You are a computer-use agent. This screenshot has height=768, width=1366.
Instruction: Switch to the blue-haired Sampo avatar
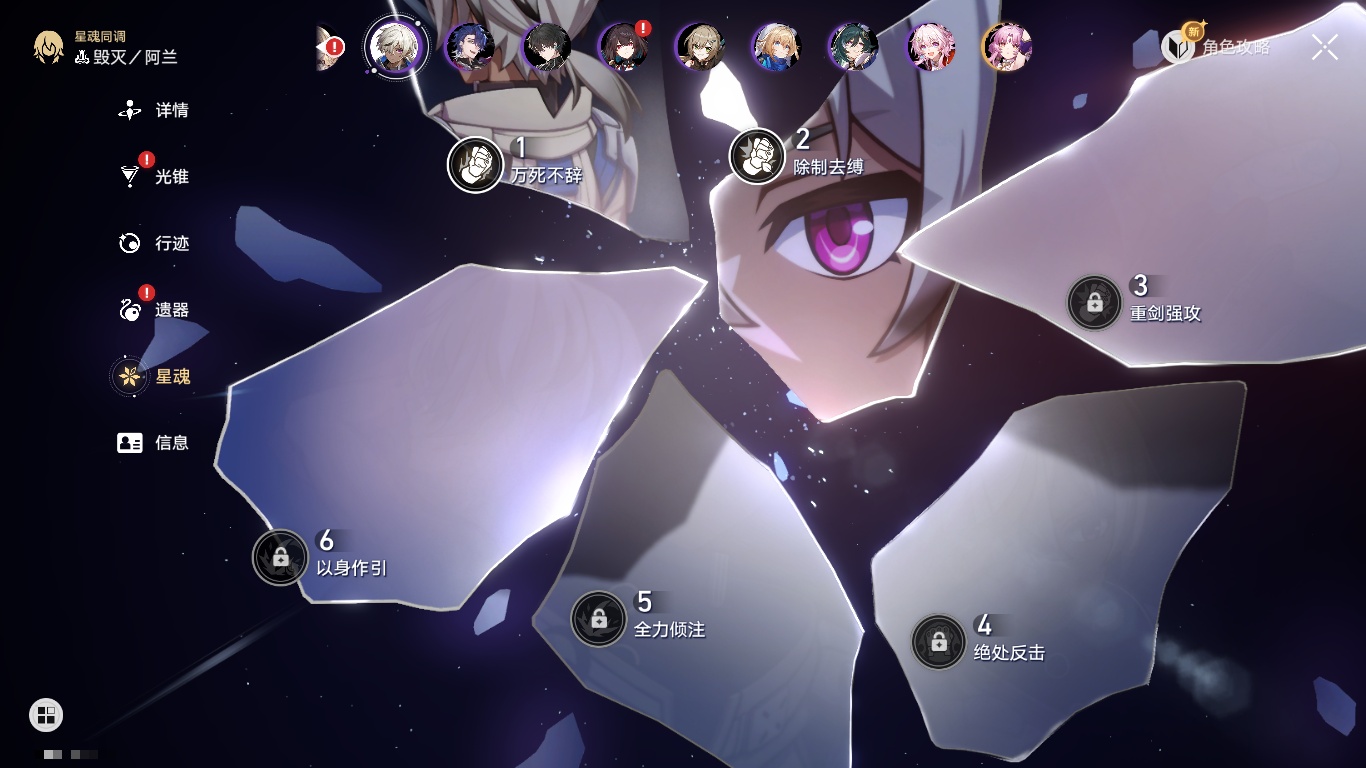[469, 47]
